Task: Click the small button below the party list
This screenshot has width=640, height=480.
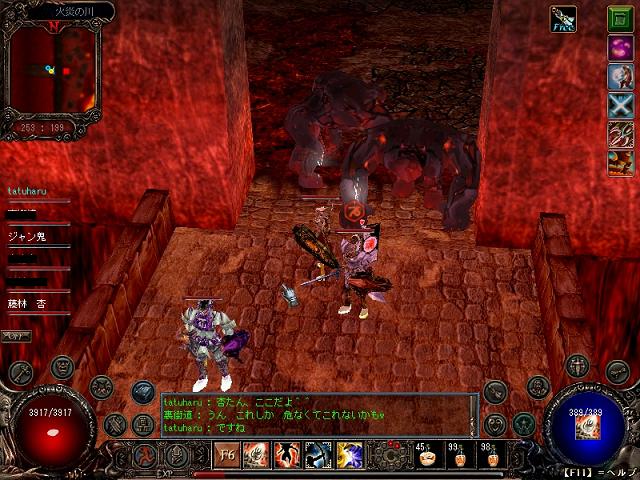Action: coord(16,336)
